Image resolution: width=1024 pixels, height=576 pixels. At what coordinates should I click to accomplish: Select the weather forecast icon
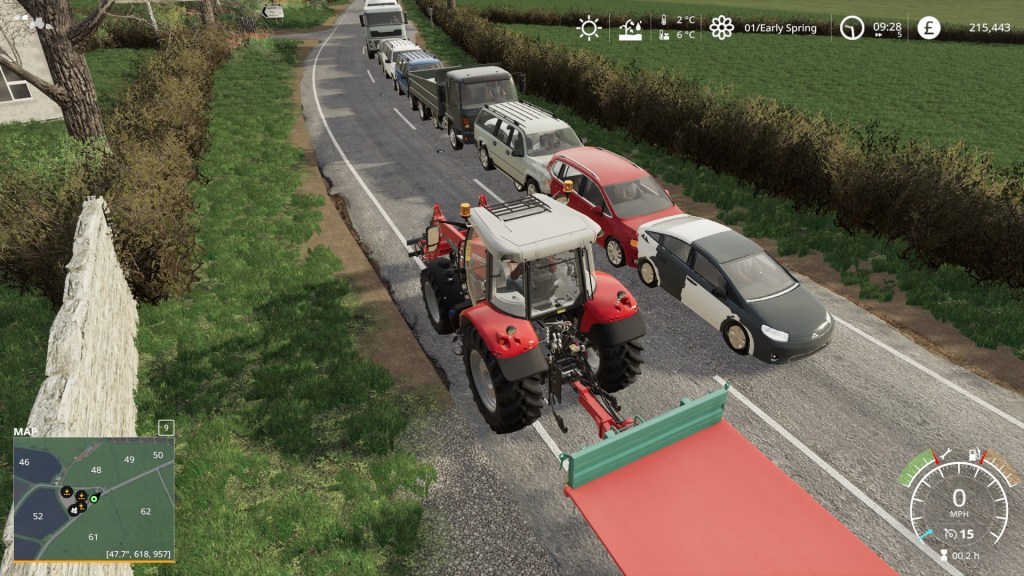(631, 28)
